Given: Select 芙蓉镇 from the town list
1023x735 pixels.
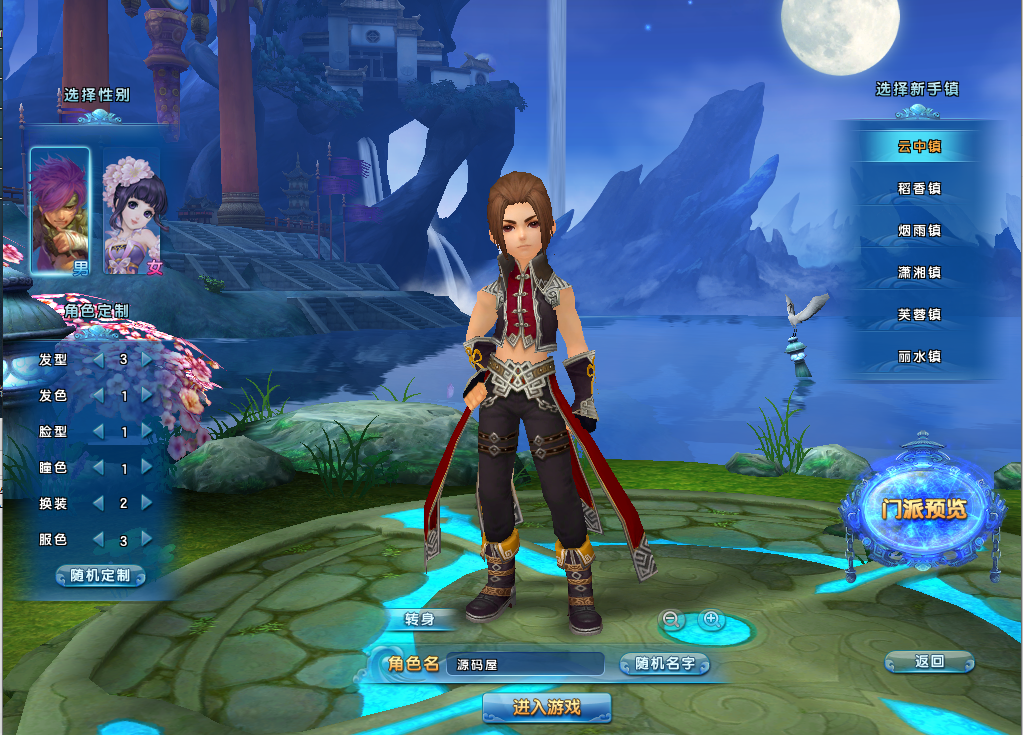Looking at the screenshot, I should (919, 314).
